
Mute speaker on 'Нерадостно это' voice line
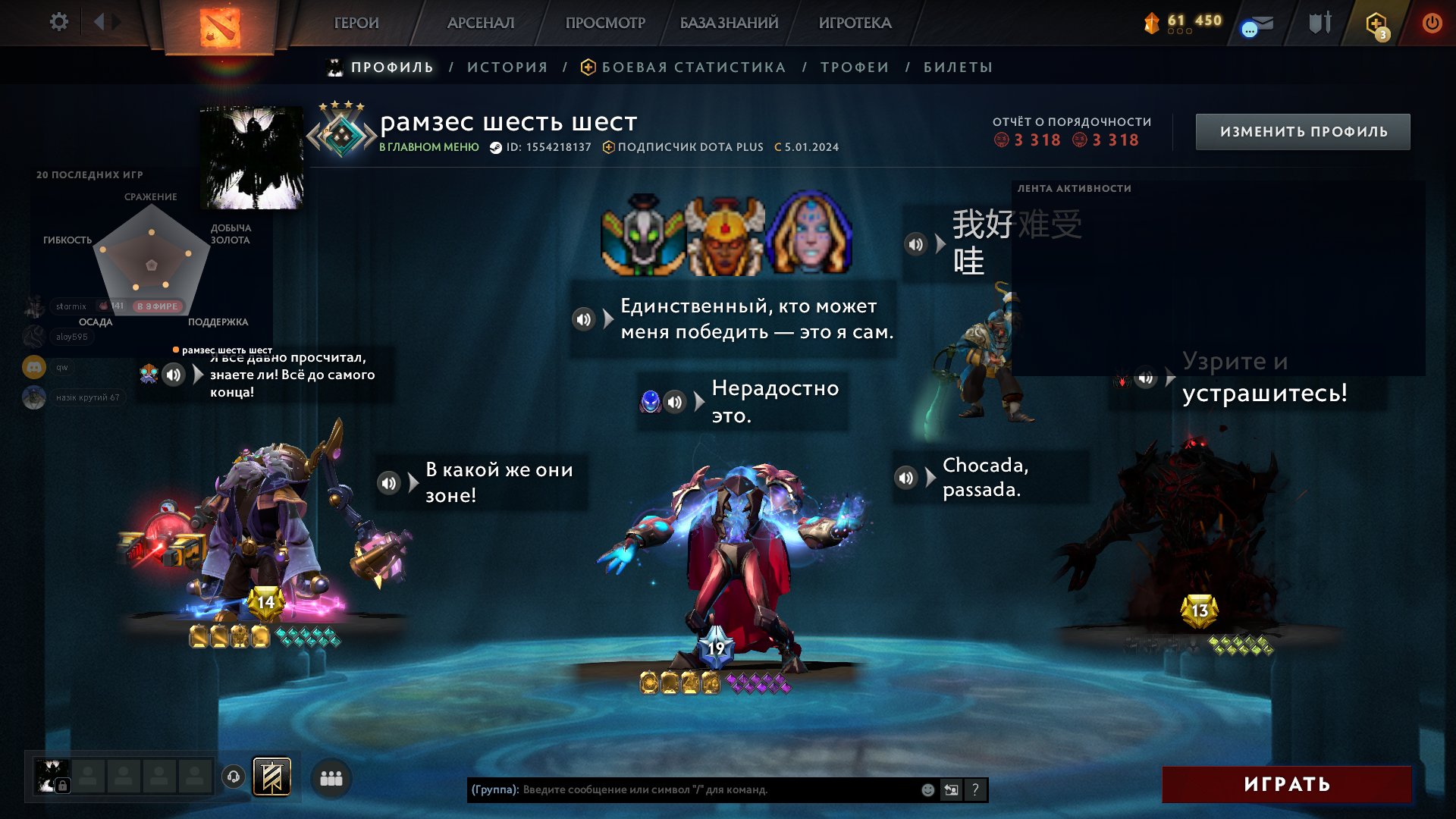[675, 400]
